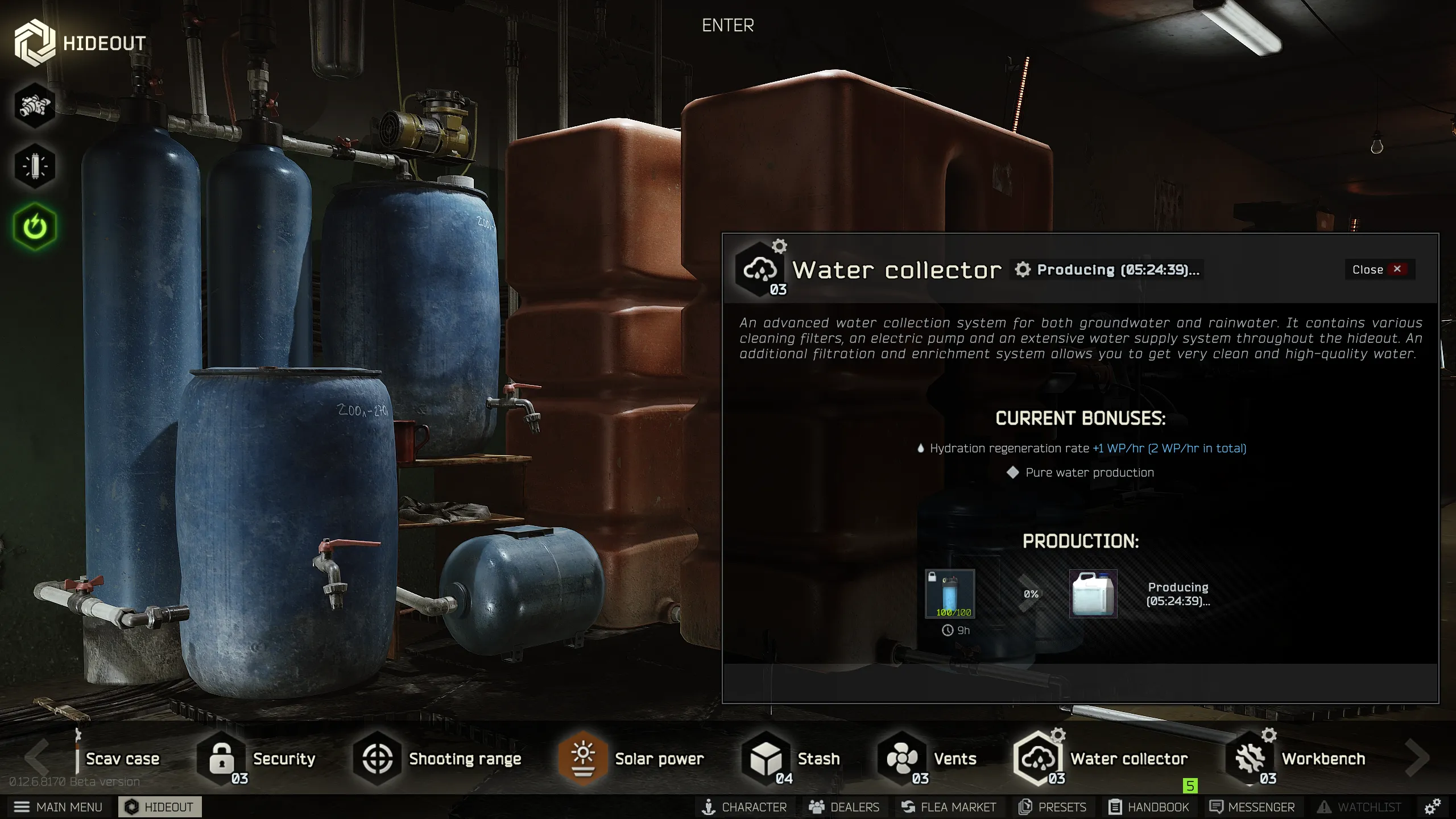Open the Security module

point(221,758)
